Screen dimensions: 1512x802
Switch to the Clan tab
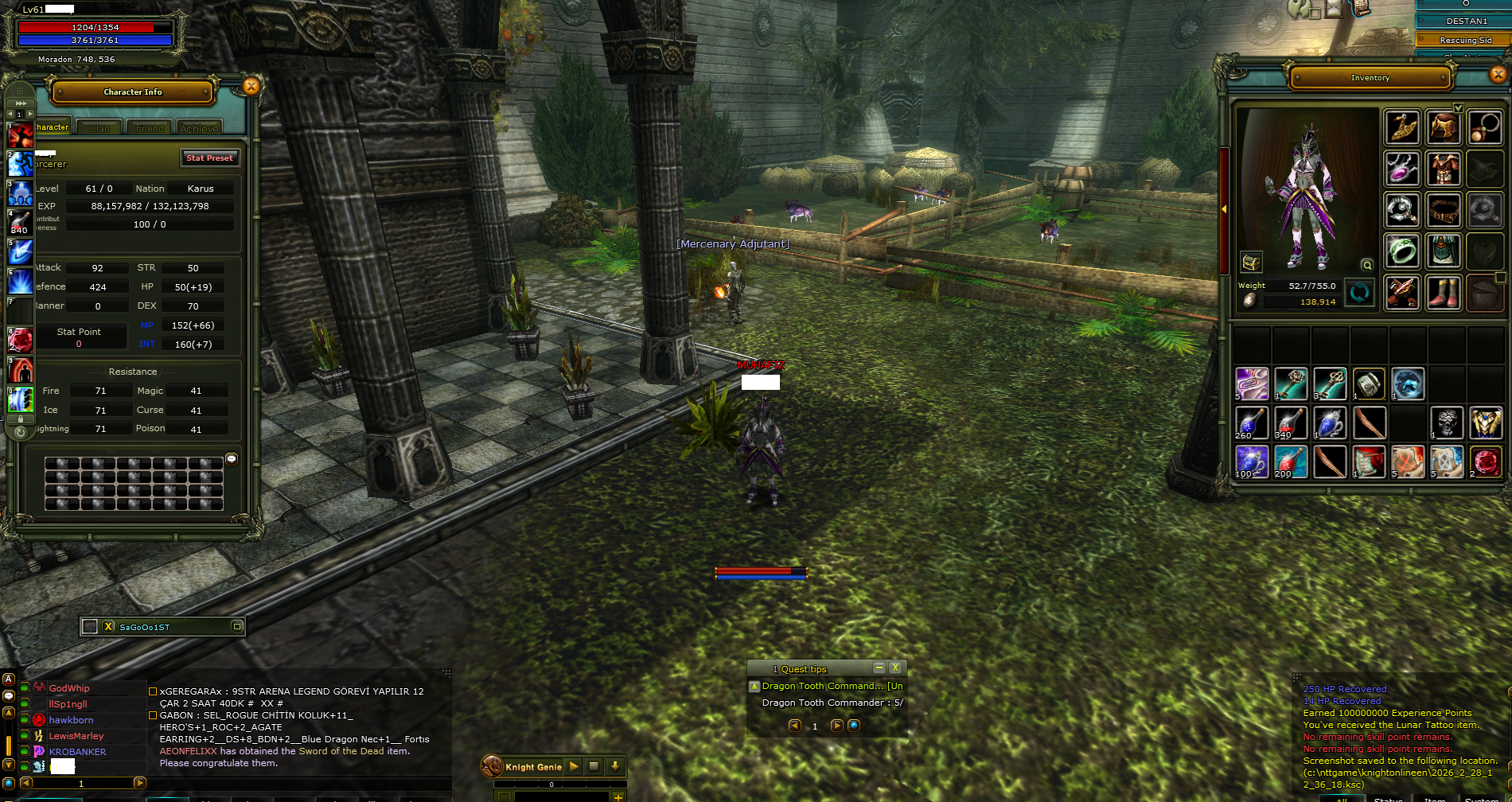(100, 128)
